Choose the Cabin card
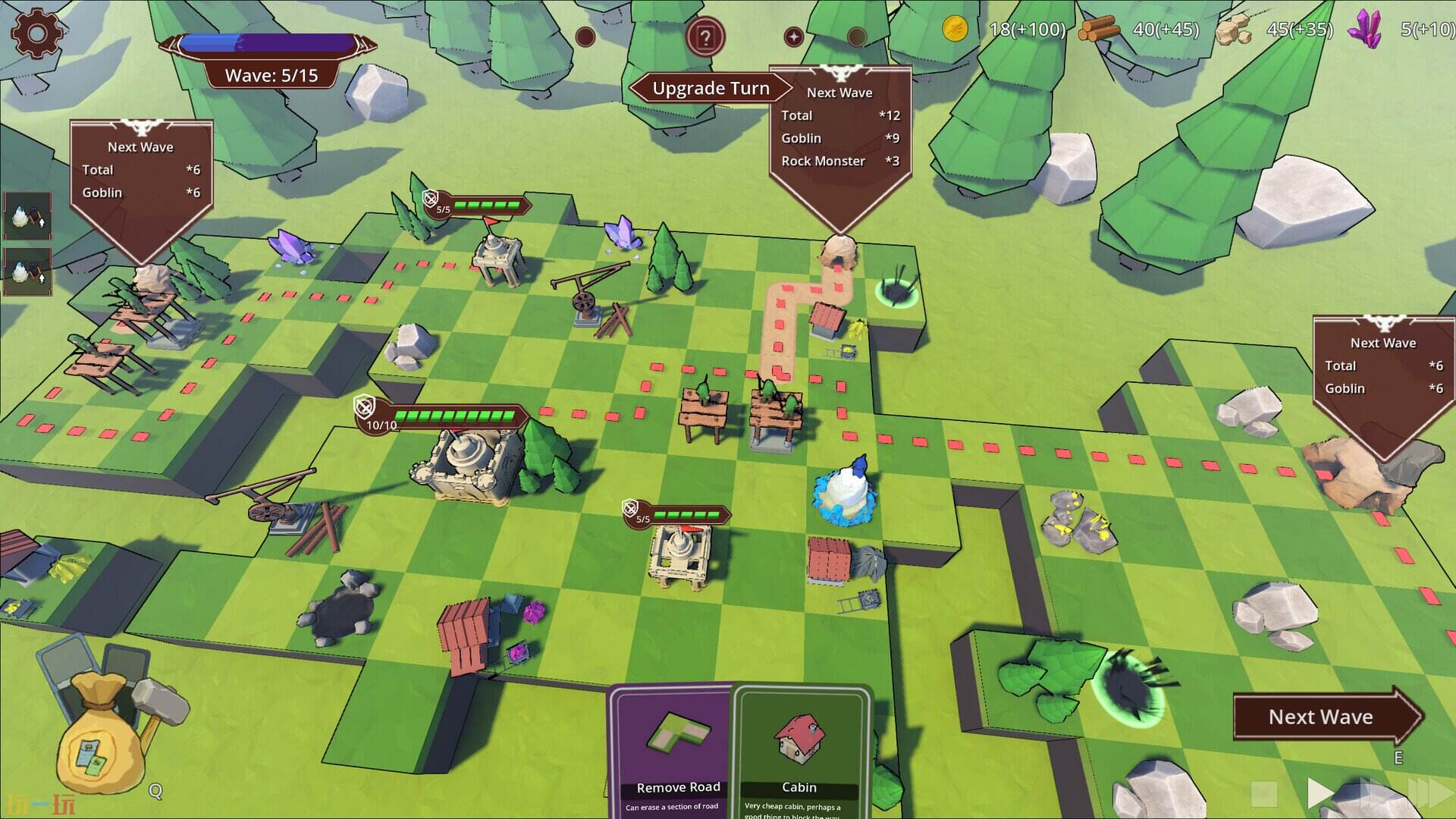Image resolution: width=1456 pixels, height=819 pixels. pos(801,751)
